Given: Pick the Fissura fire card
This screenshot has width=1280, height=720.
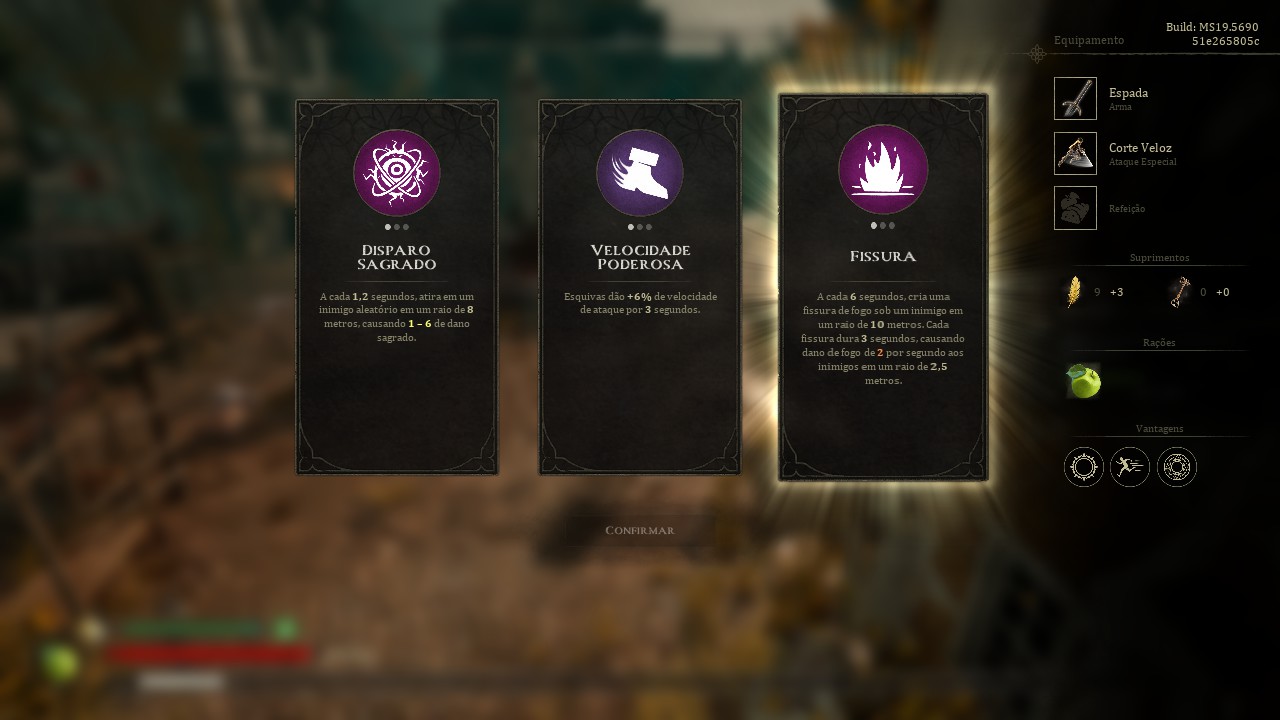Looking at the screenshot, I should pyautogui.click(x=883, y=287).
